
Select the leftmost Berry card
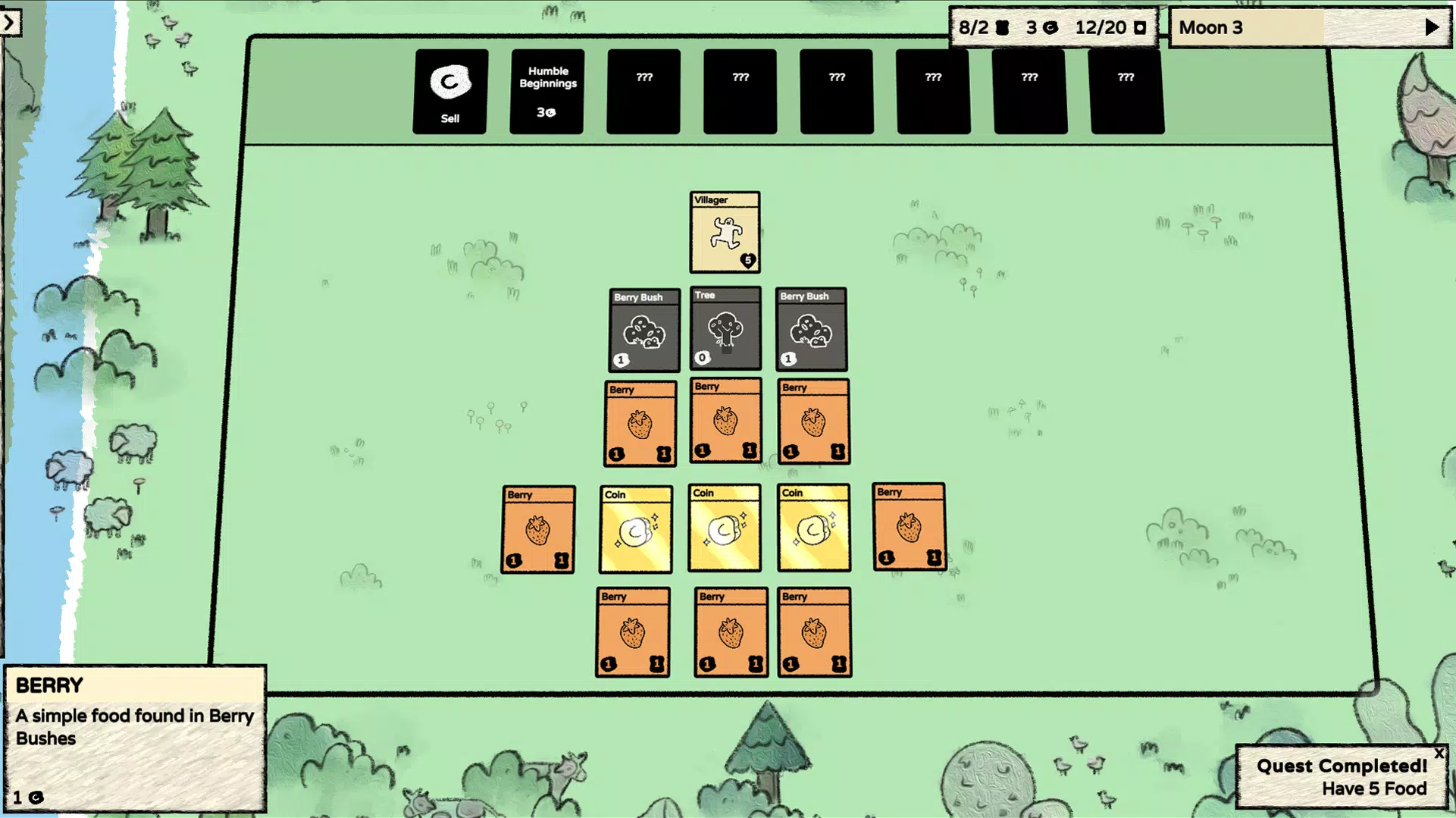[x=538, y=528]
